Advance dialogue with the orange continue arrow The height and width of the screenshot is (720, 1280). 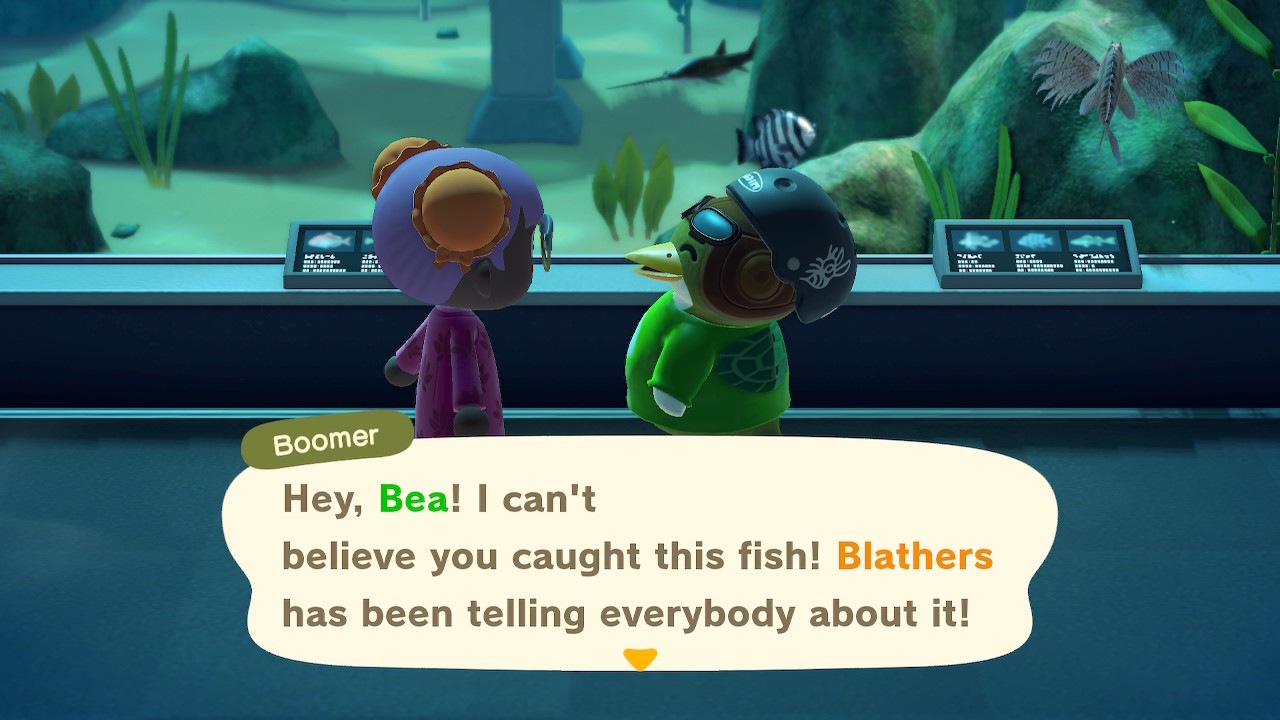[x=639, y=659]
